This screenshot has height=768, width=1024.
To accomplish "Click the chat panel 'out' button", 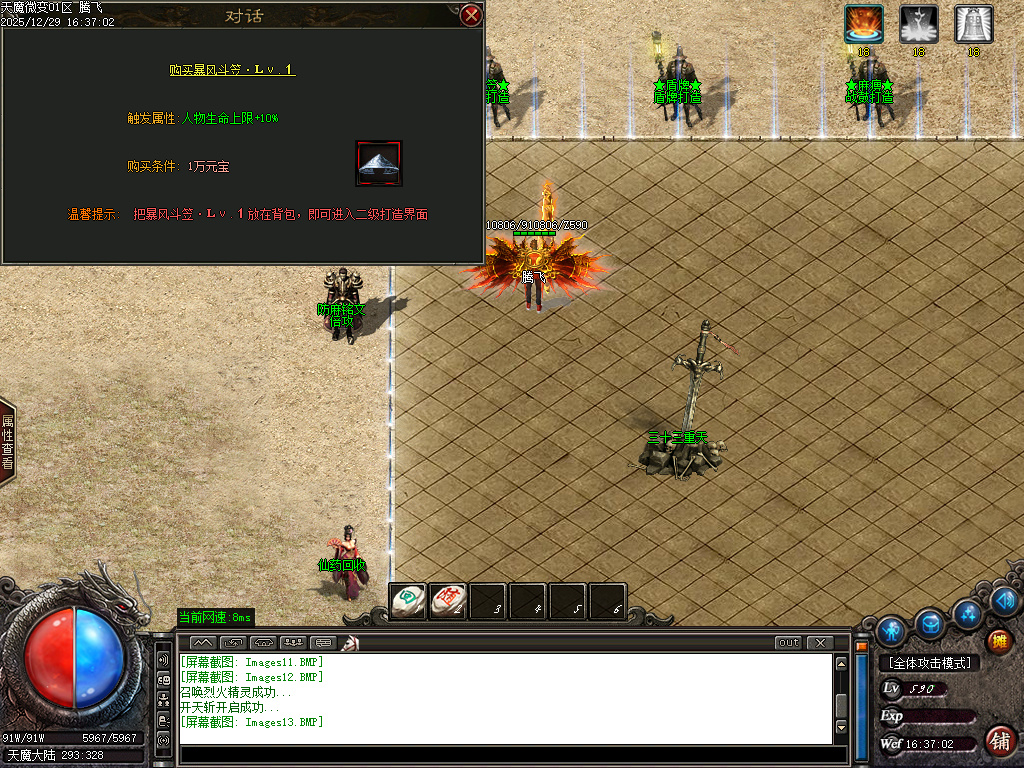I will 788,642.
